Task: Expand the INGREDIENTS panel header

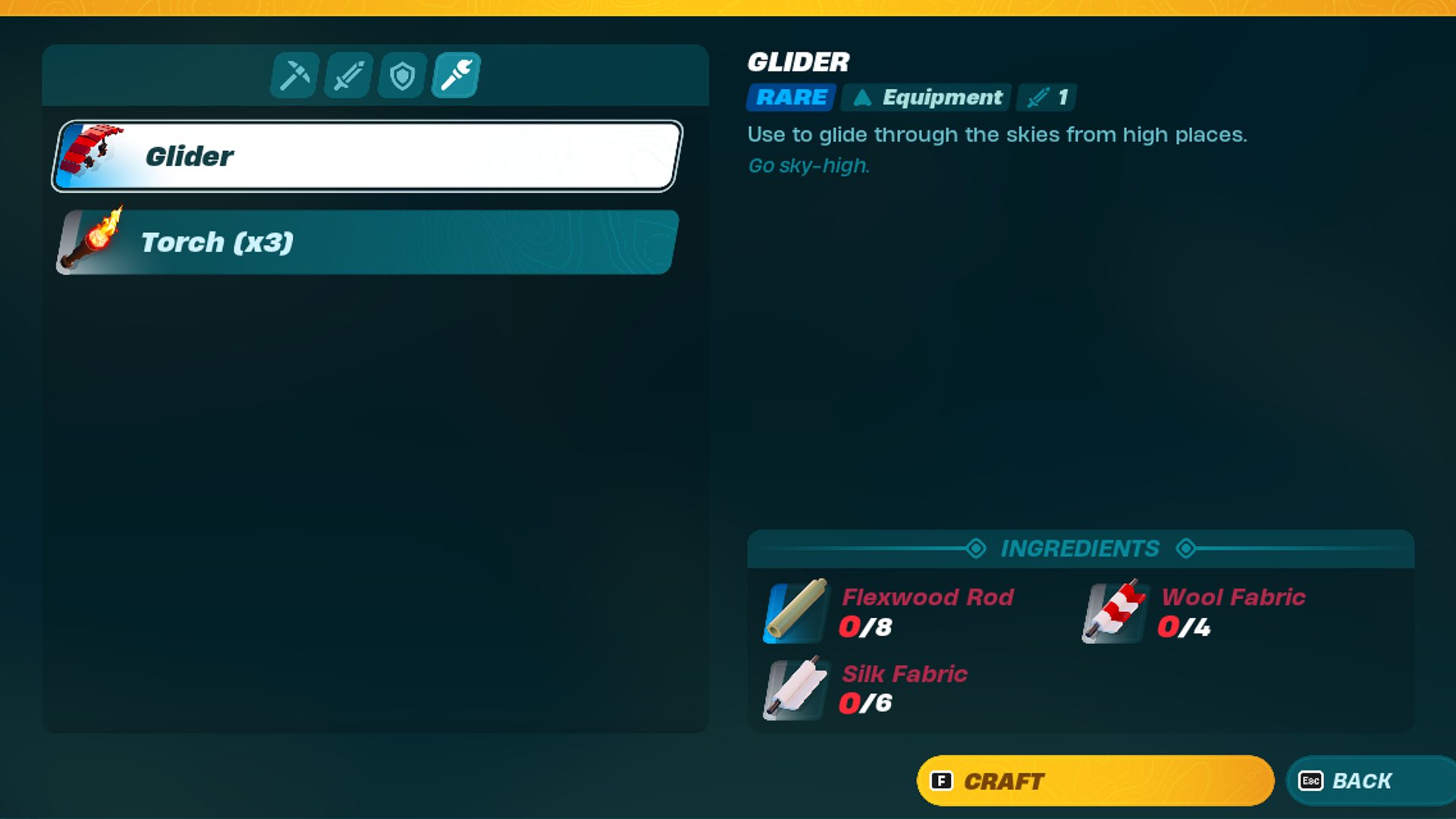Action: click(1080, 548)
